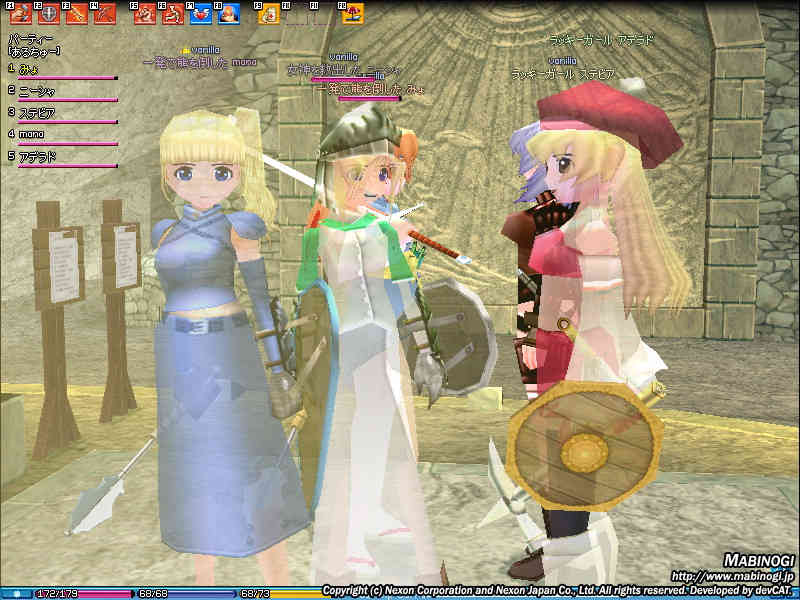800x600 pixels.
Task: Use the F6 skill icon
Action: 174,14
